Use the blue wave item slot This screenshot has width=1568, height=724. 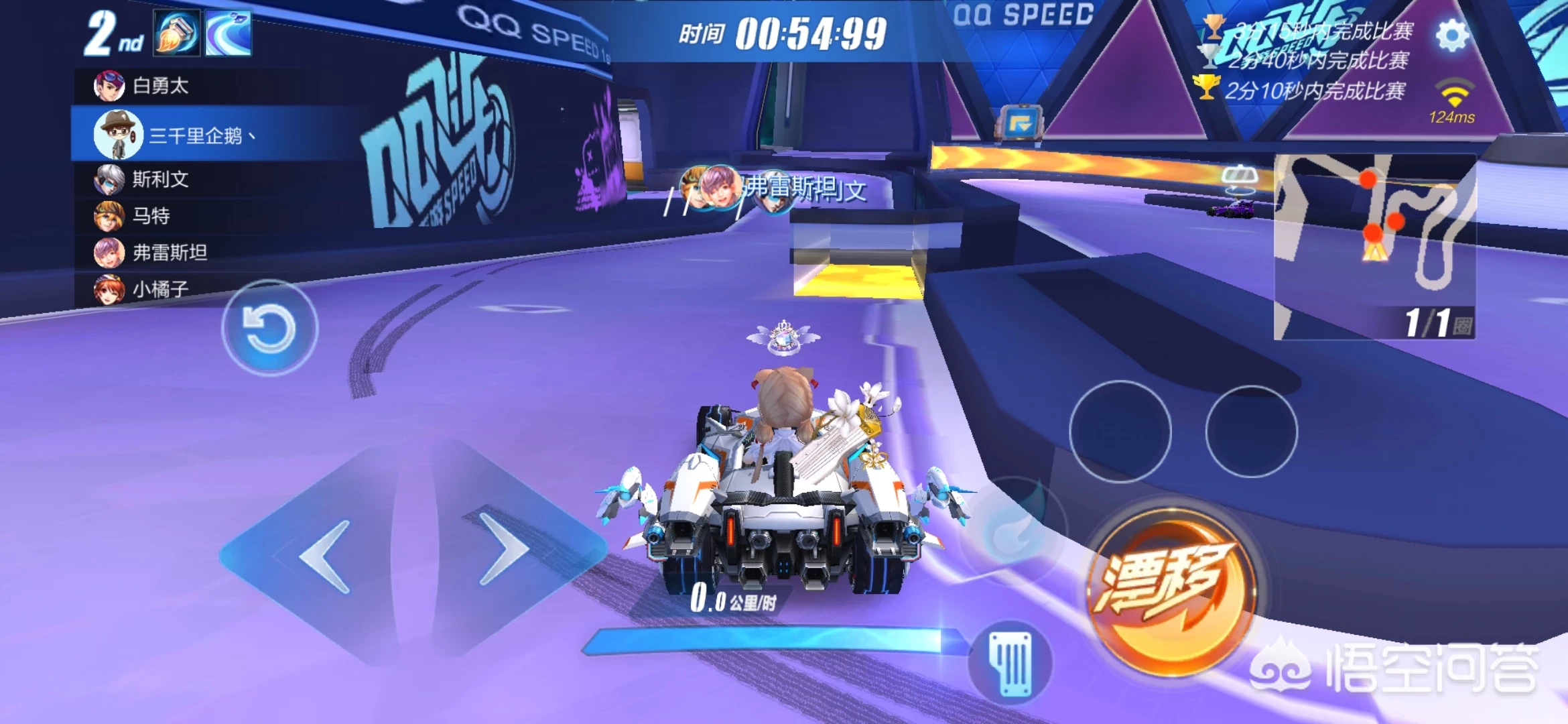(228, 33)
